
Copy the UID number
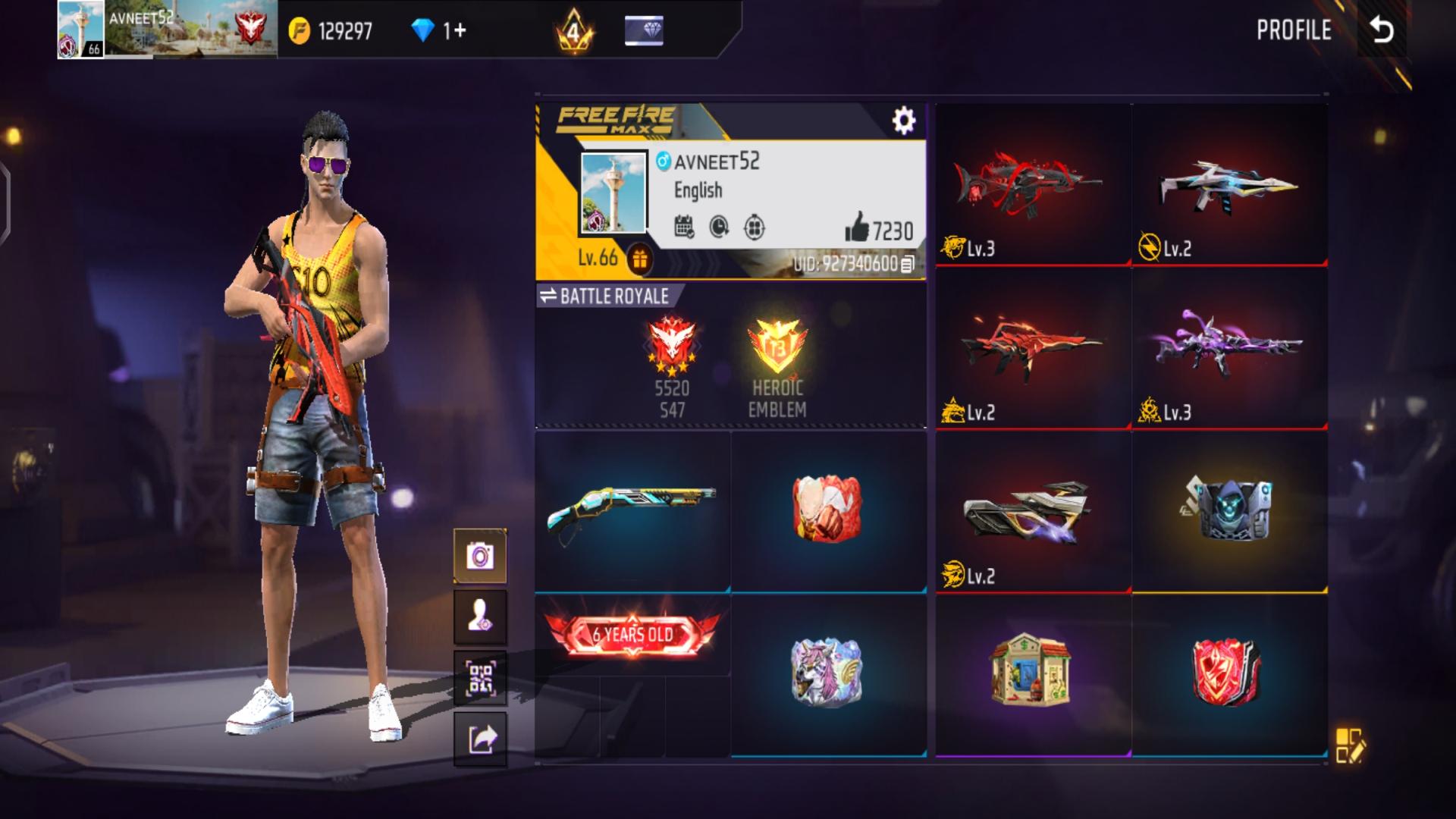(x=907, y=264)
